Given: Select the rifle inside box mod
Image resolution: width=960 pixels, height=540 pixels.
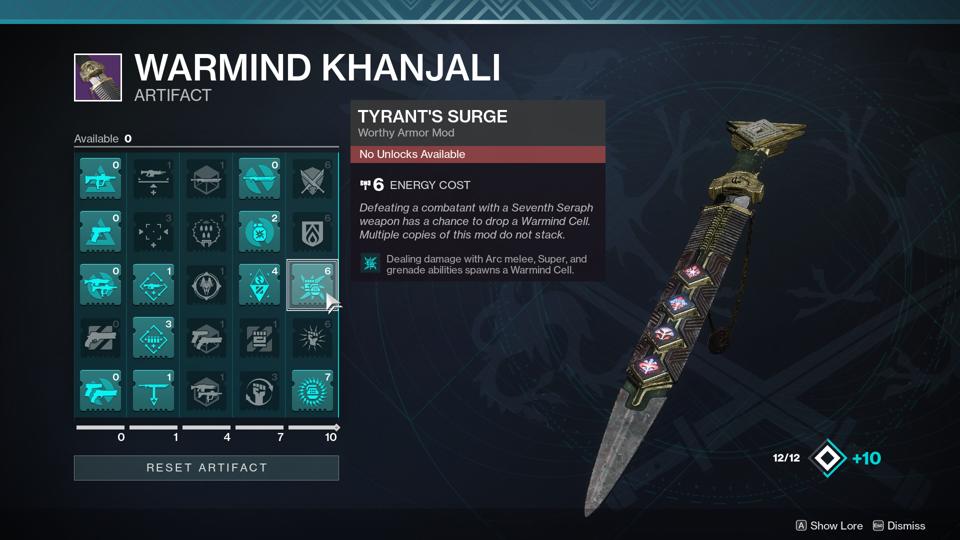Looking at the screenshot, I should [x=206, y=179].
